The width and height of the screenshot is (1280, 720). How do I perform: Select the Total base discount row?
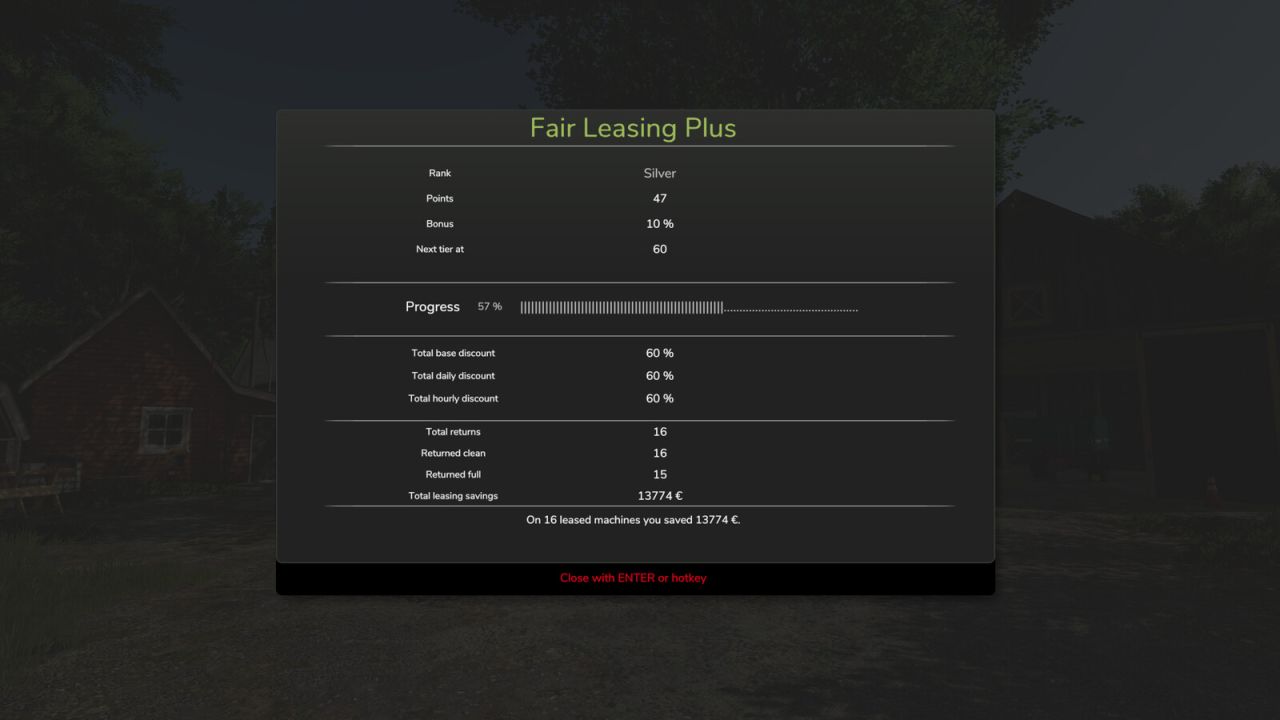tap(452, 353)
